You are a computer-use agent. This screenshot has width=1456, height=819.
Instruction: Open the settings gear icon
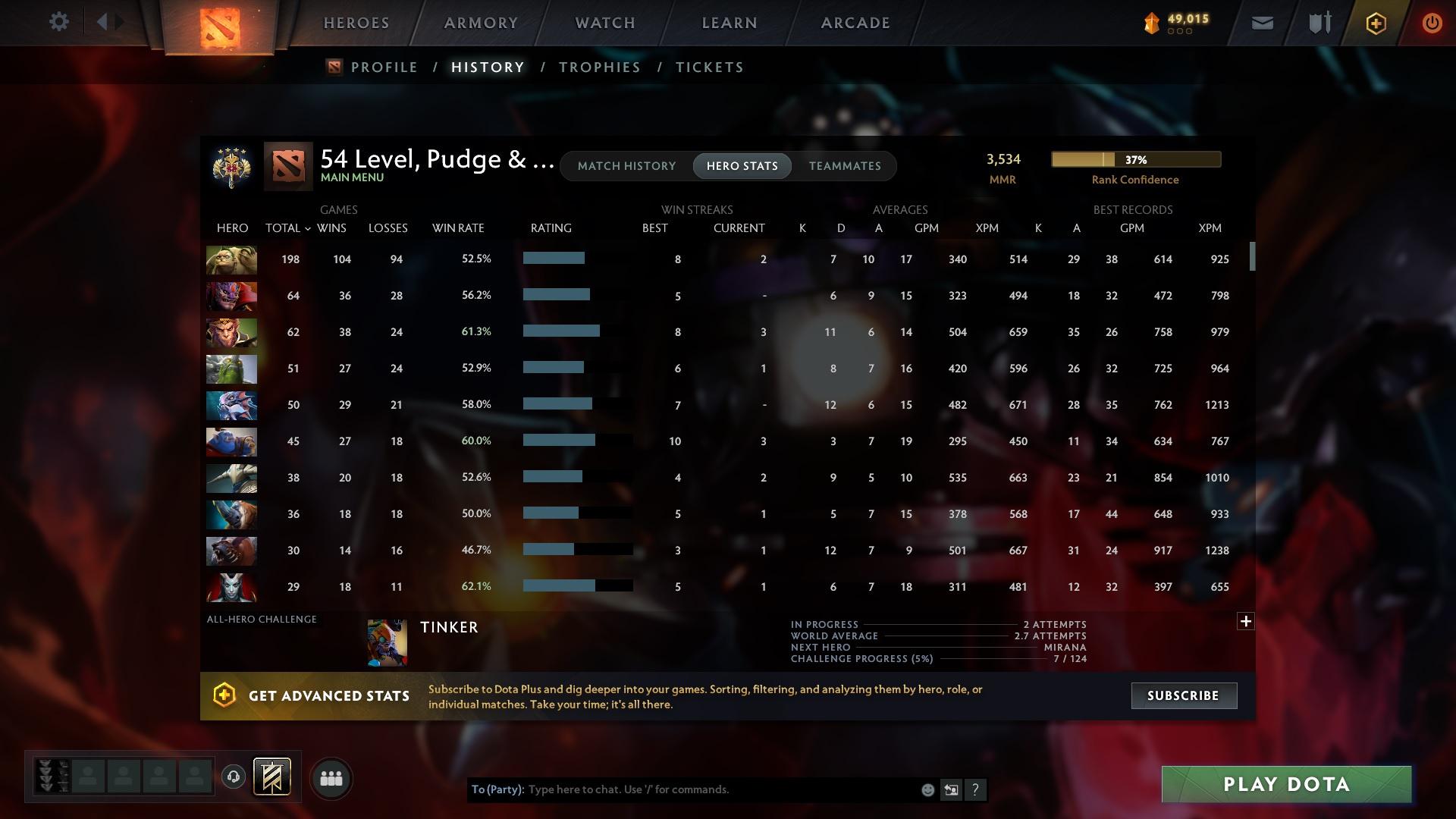click(x=59, y=22)
